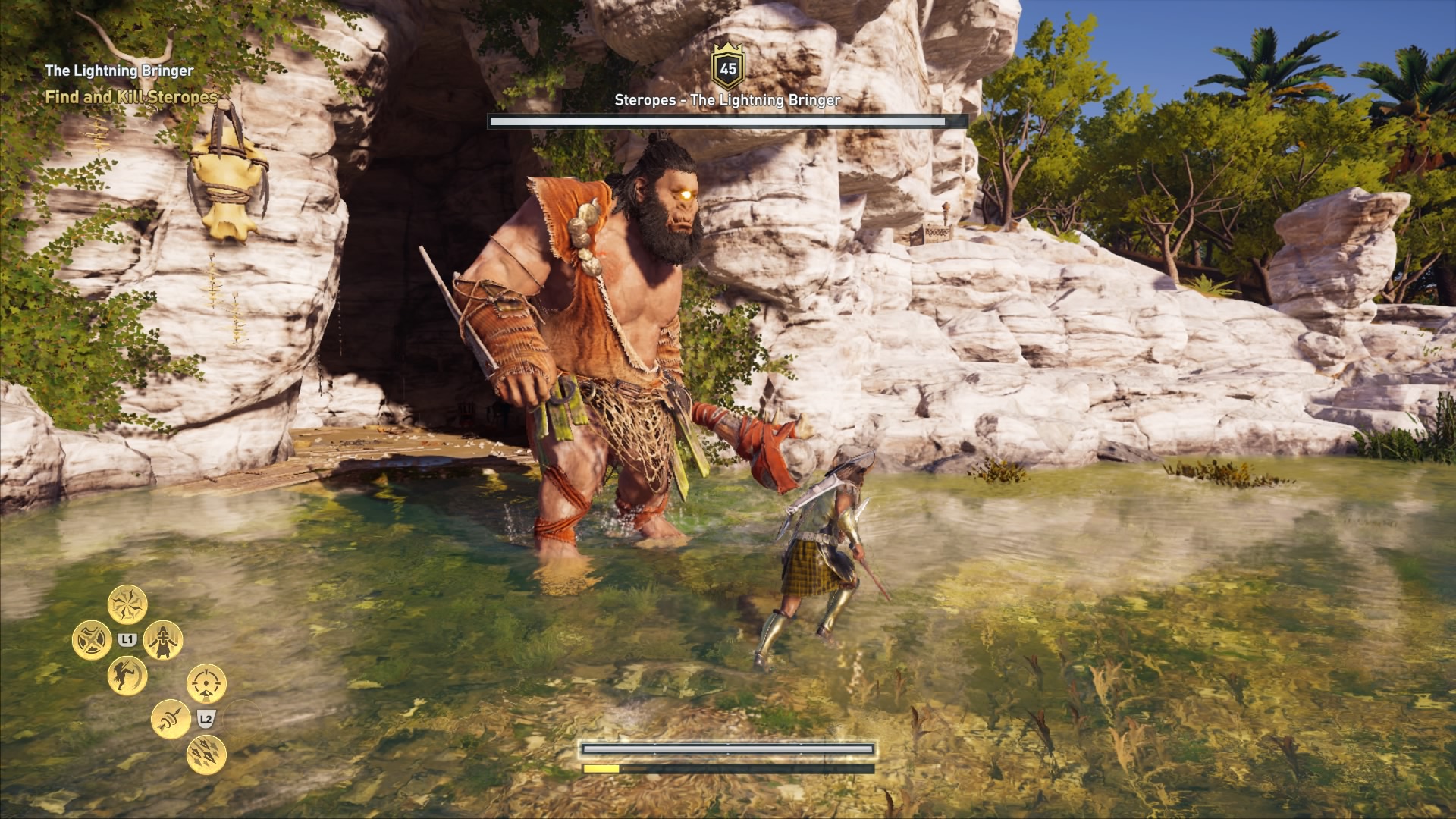The height and width of the screenshot is (819, 1456).
Task: Activate the Second Wind healing ability
Action: 163,641
